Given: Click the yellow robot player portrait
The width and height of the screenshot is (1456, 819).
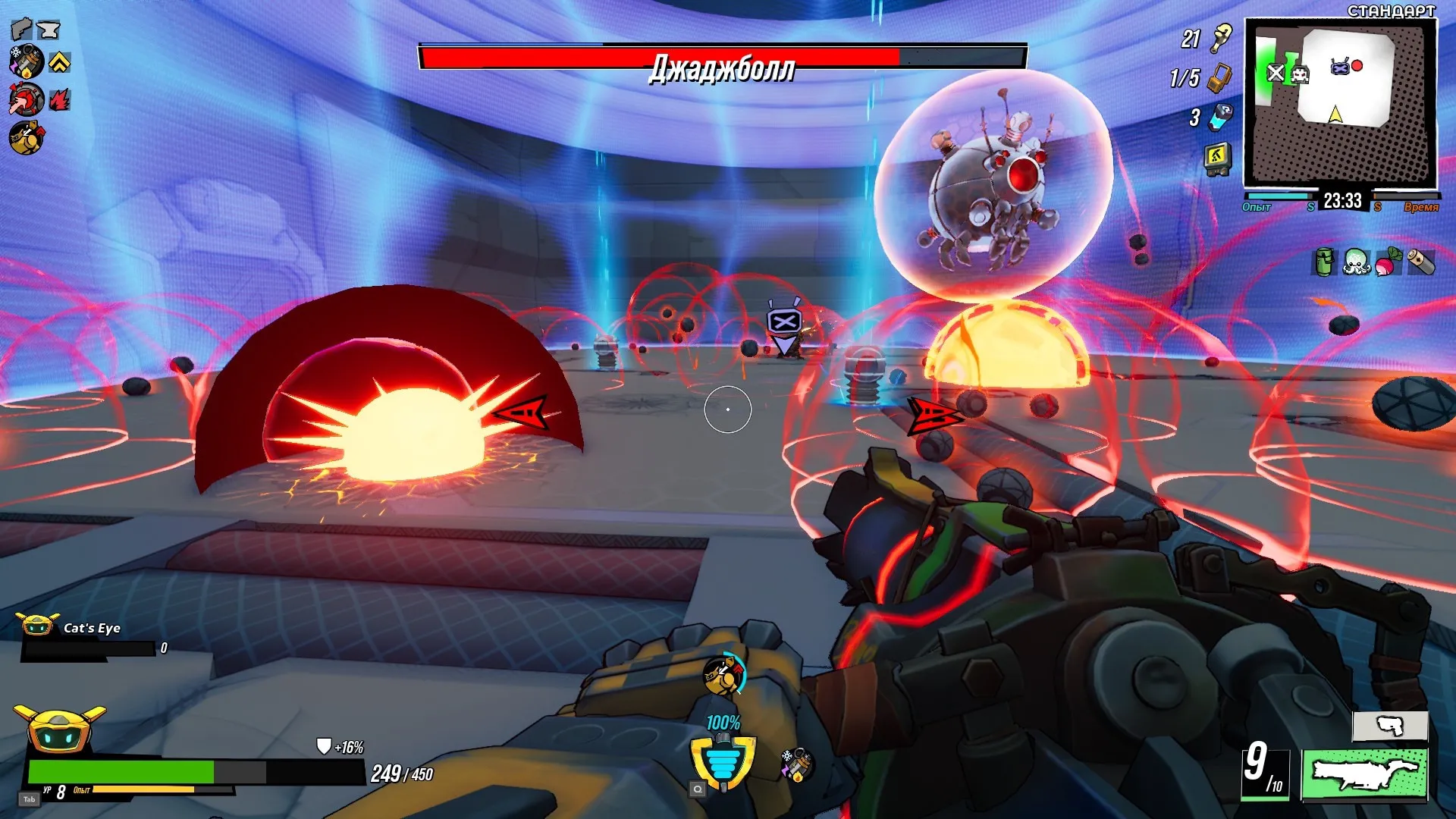Looking at the screenshot, I should [59, 730].
